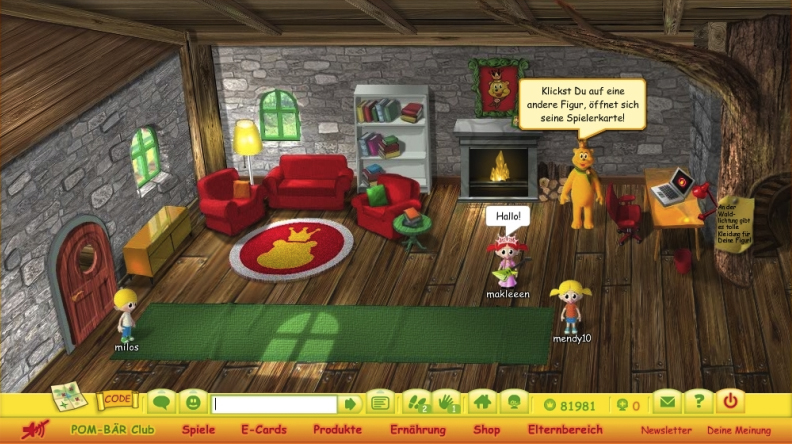Open the world map icon
The height and width of the screenshot is (444, 792).
(x=68, y=398)
